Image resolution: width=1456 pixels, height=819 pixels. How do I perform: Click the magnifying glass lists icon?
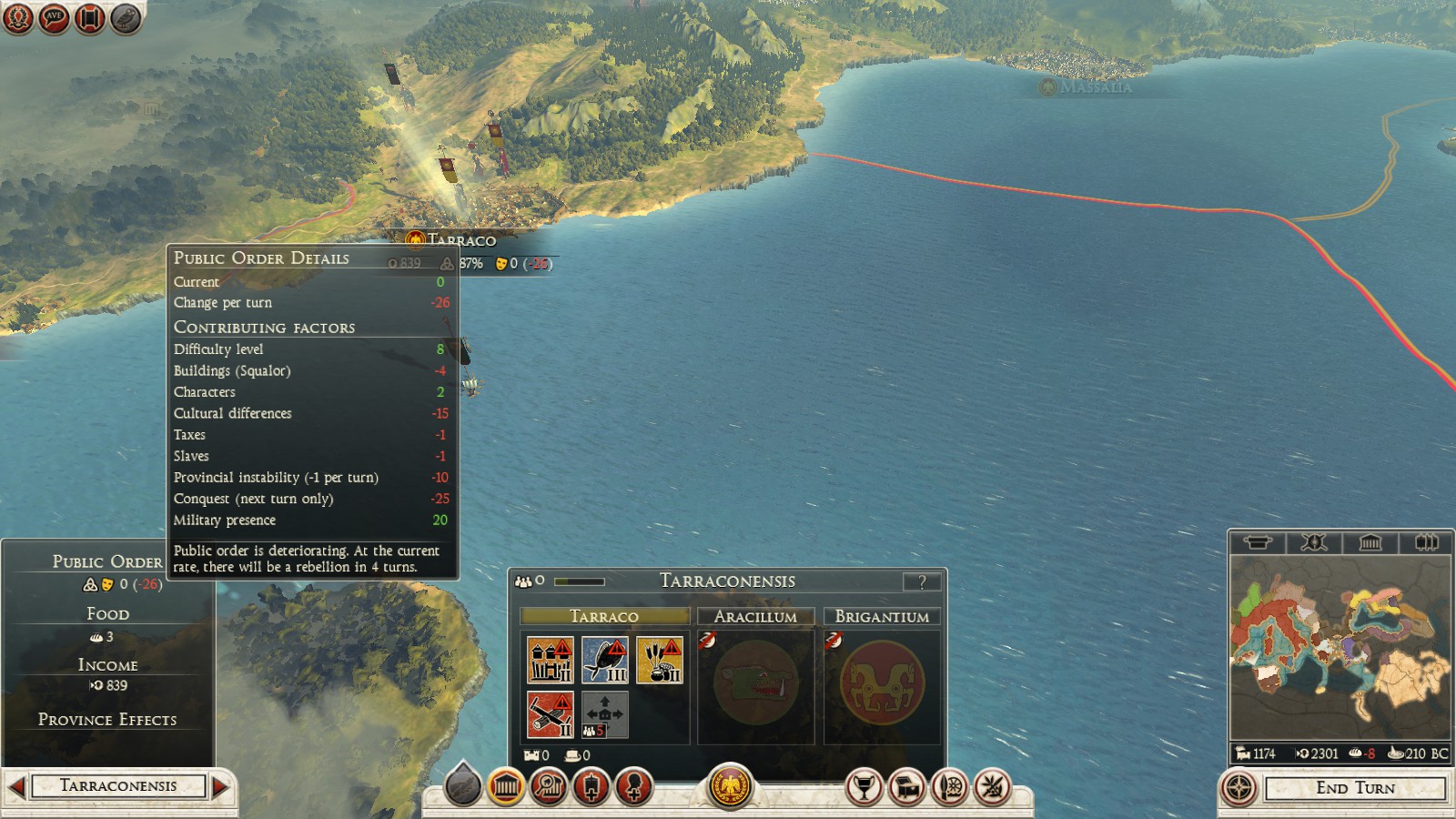(547, 788)
